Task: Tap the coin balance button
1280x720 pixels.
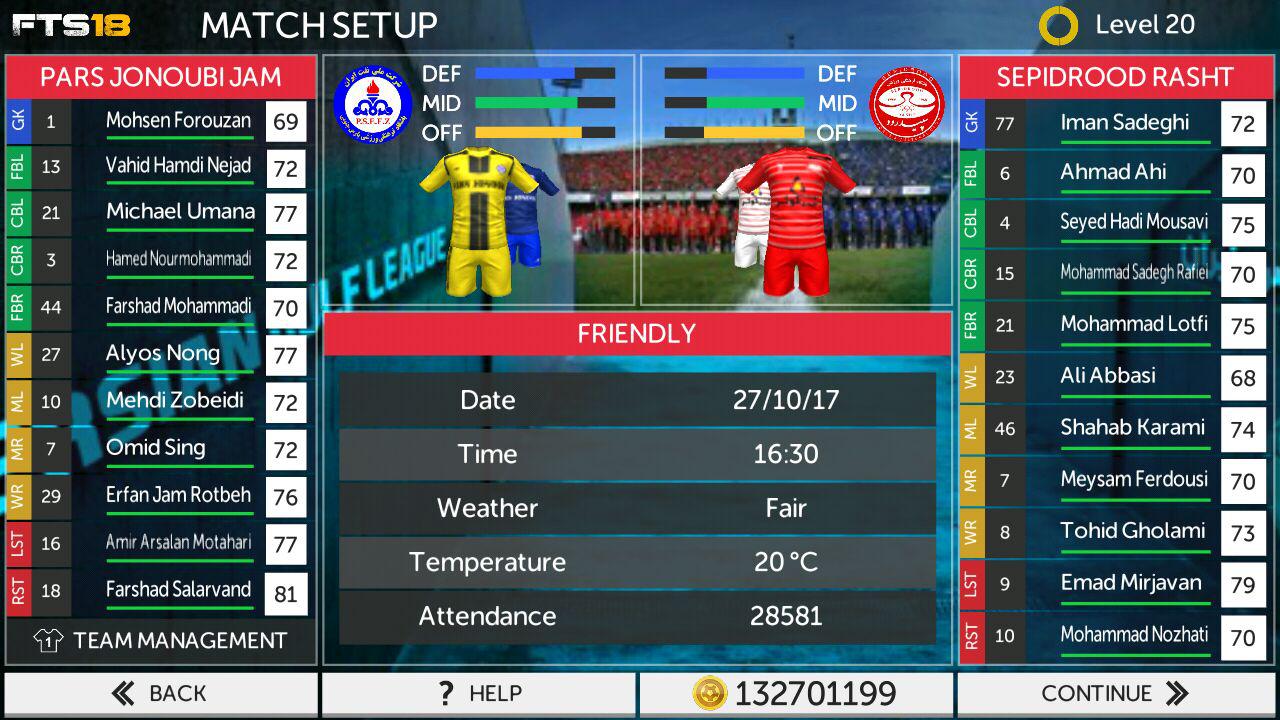Action: coord(795,693)
